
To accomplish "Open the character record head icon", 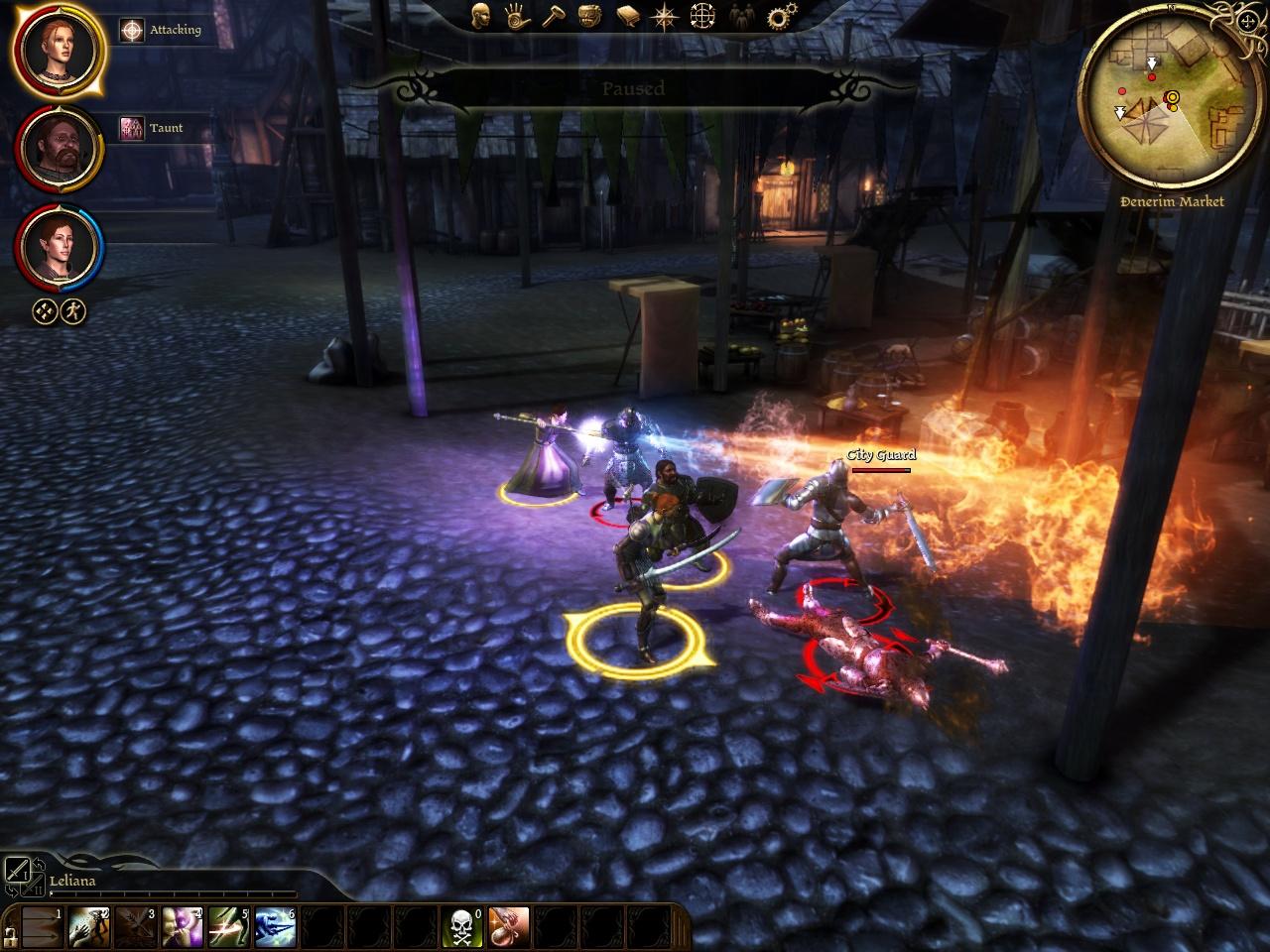I will [x=481, y=15].
